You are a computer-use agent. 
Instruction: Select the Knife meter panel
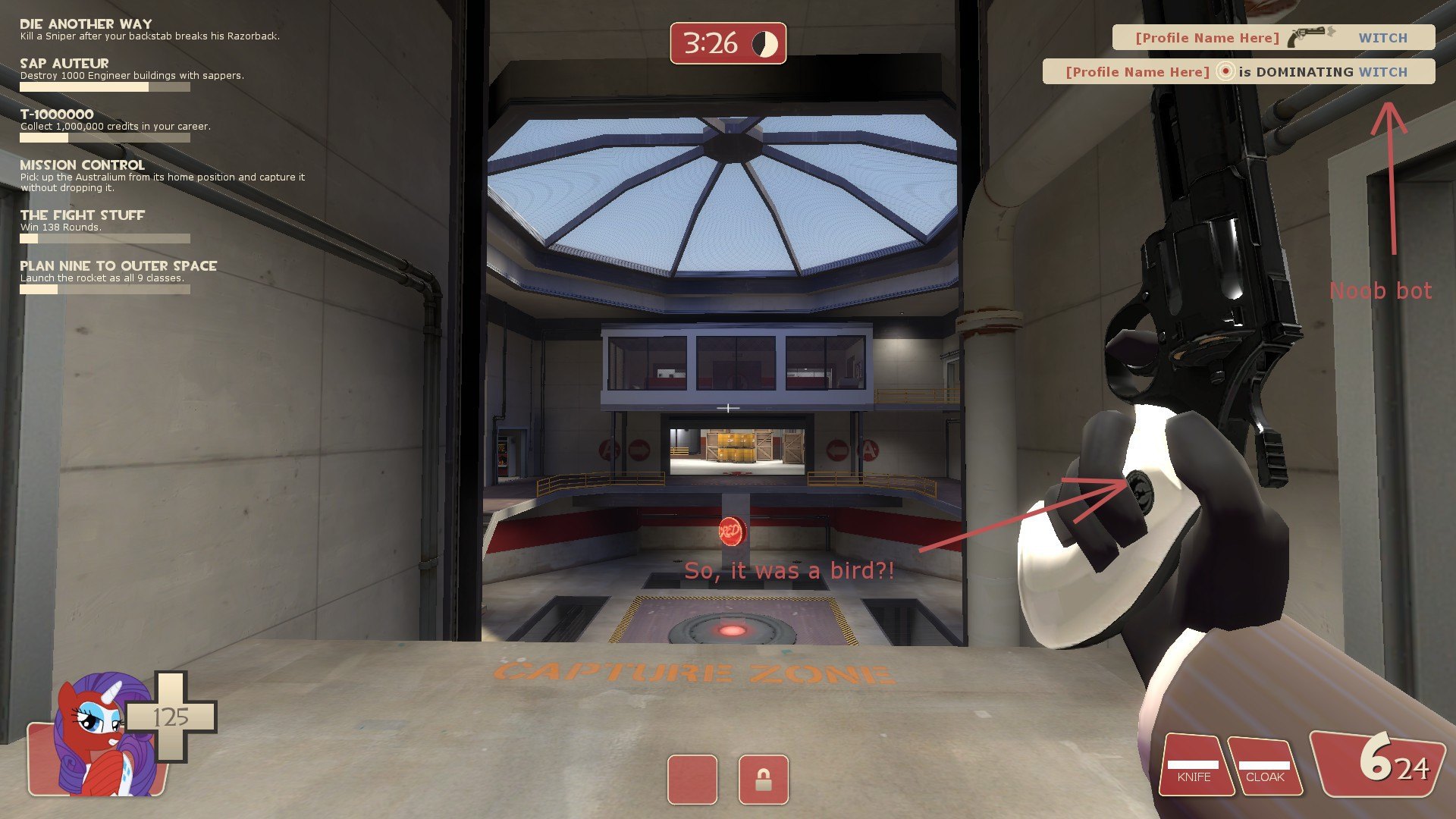(x=1194, y=766)
